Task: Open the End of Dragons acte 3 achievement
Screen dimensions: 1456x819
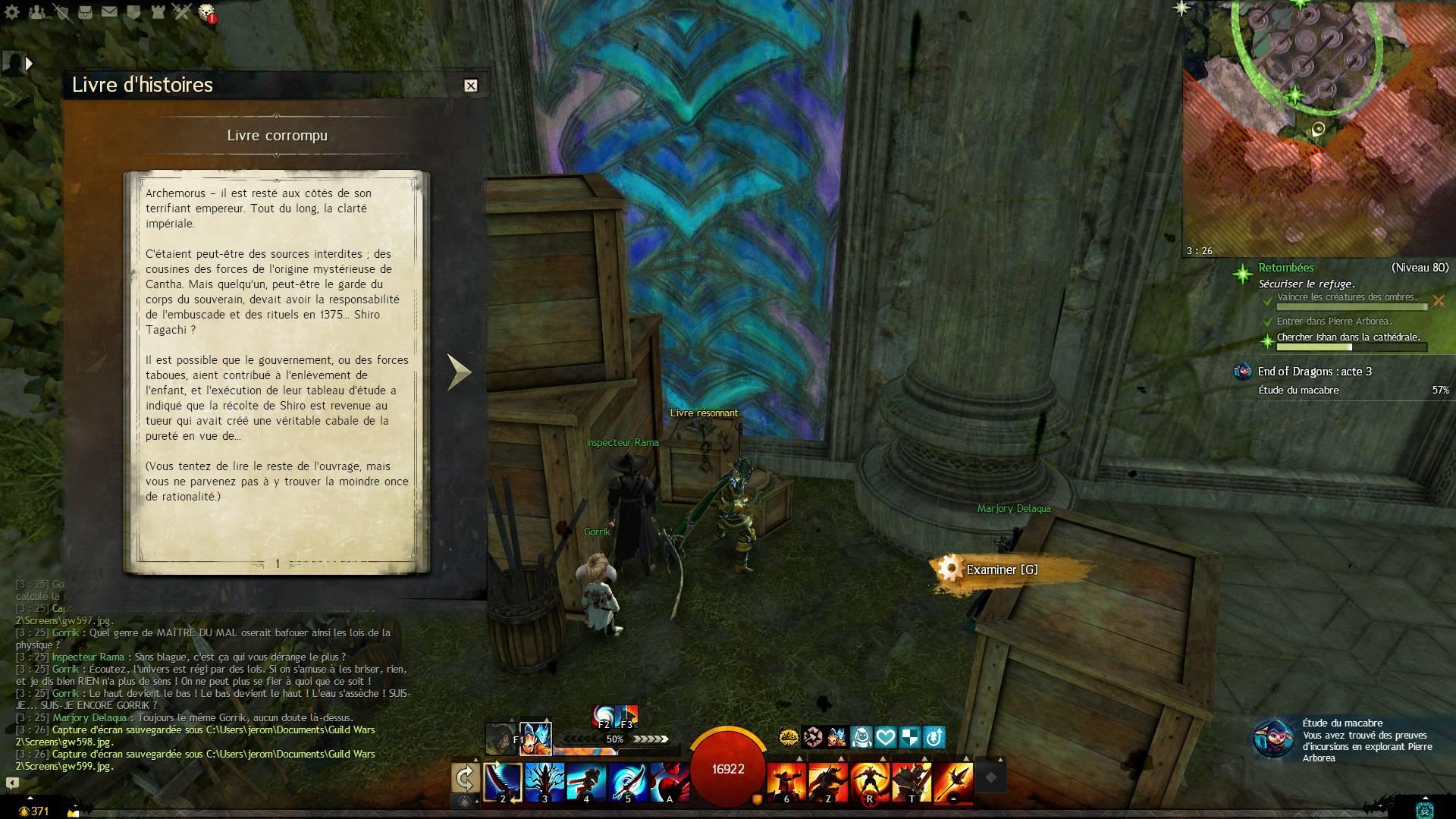Action: 1314,372
